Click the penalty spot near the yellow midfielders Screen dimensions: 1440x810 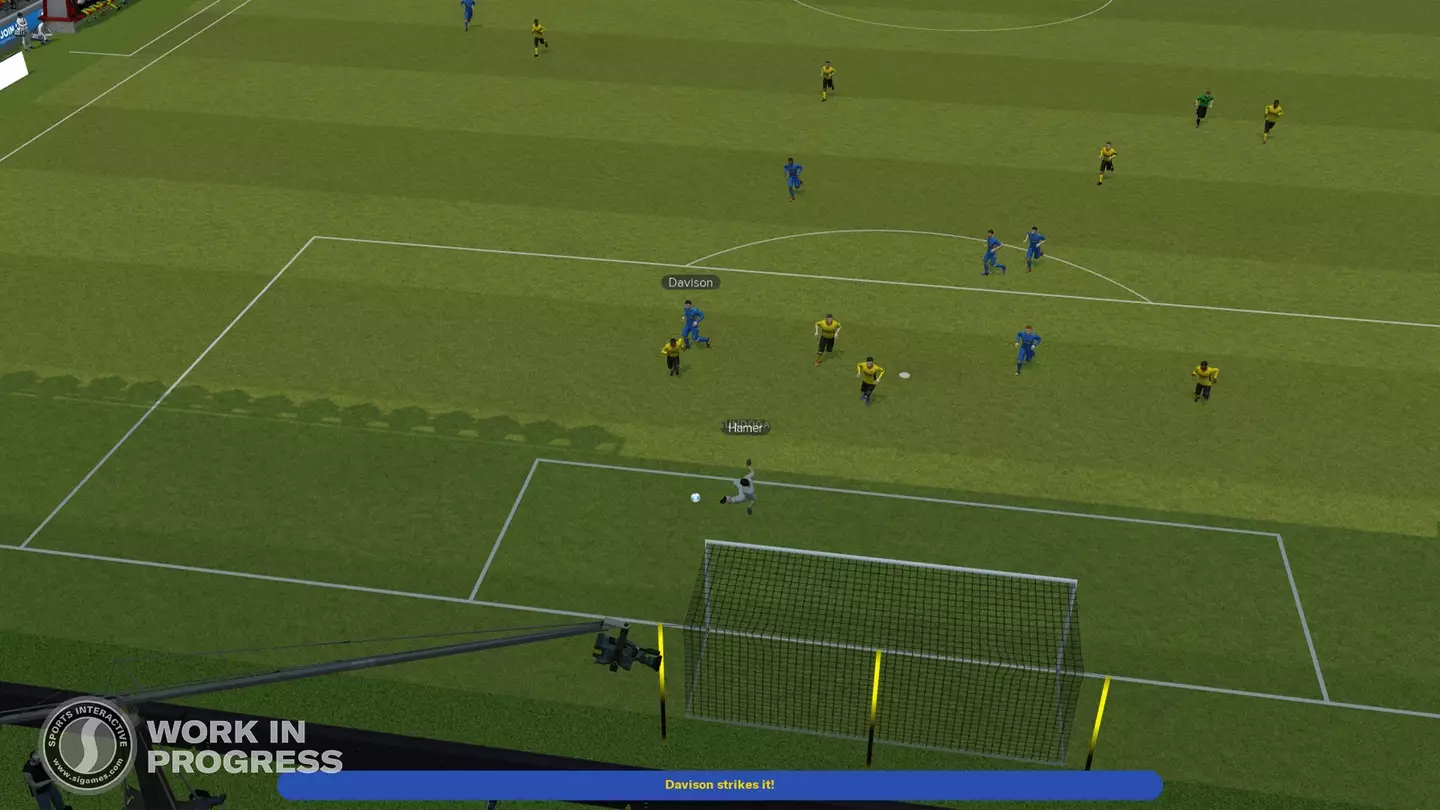(905, 372)
